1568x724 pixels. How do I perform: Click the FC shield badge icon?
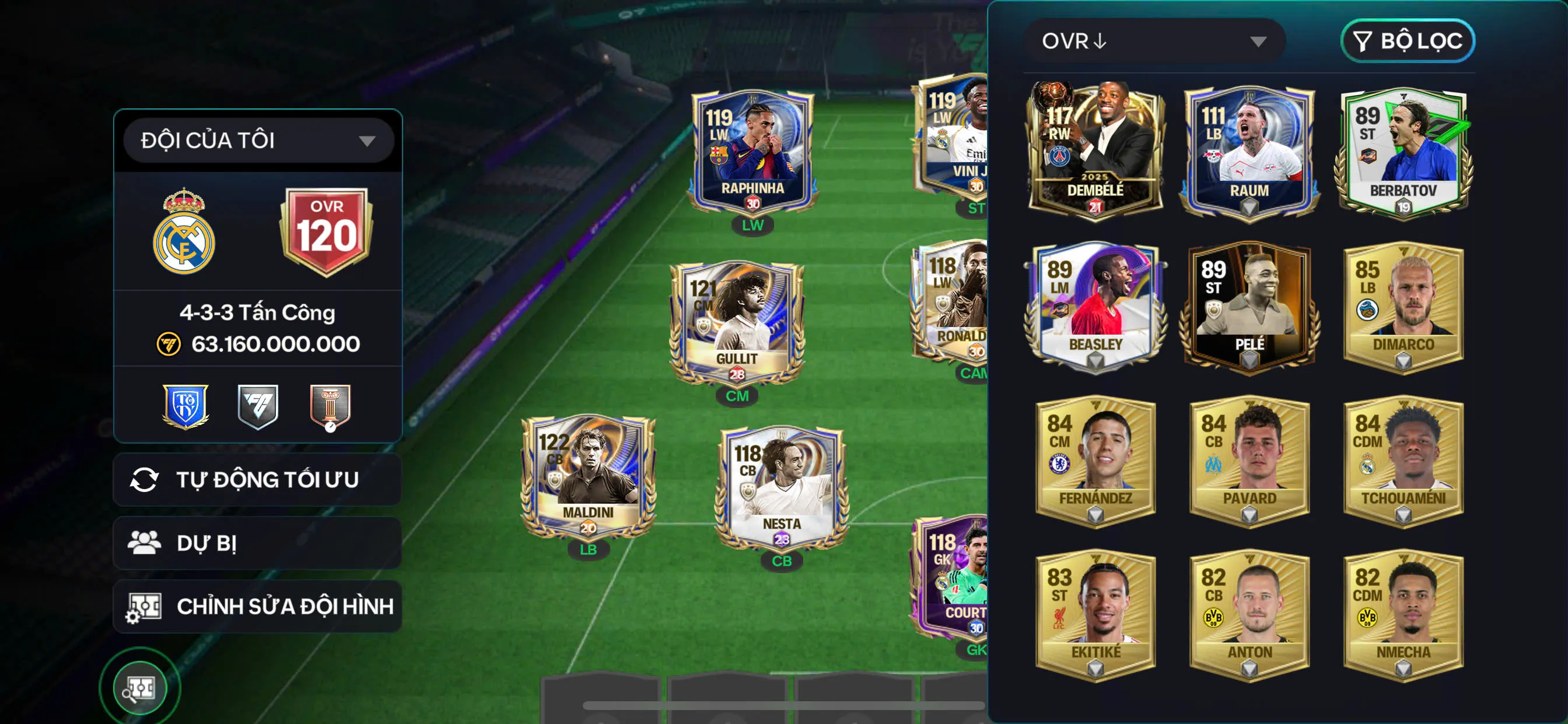coord(258,407)
